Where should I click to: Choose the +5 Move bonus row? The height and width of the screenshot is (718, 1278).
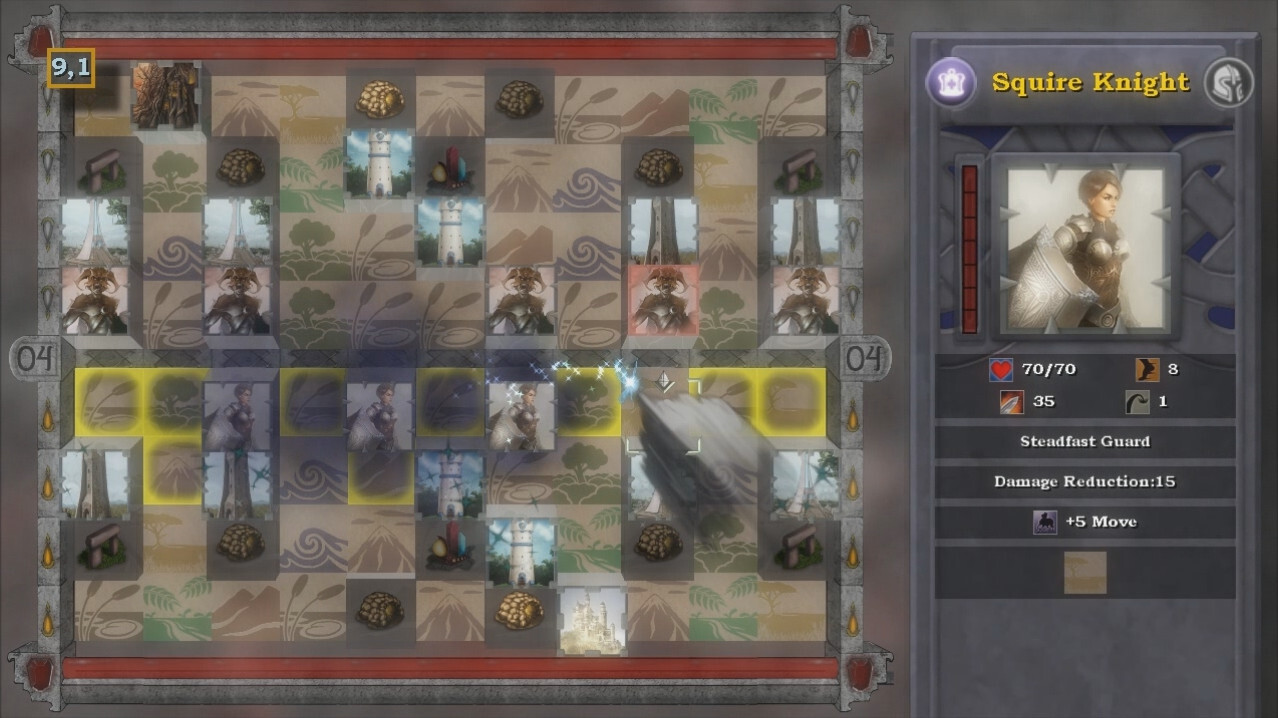click(x=1085, y=521)
